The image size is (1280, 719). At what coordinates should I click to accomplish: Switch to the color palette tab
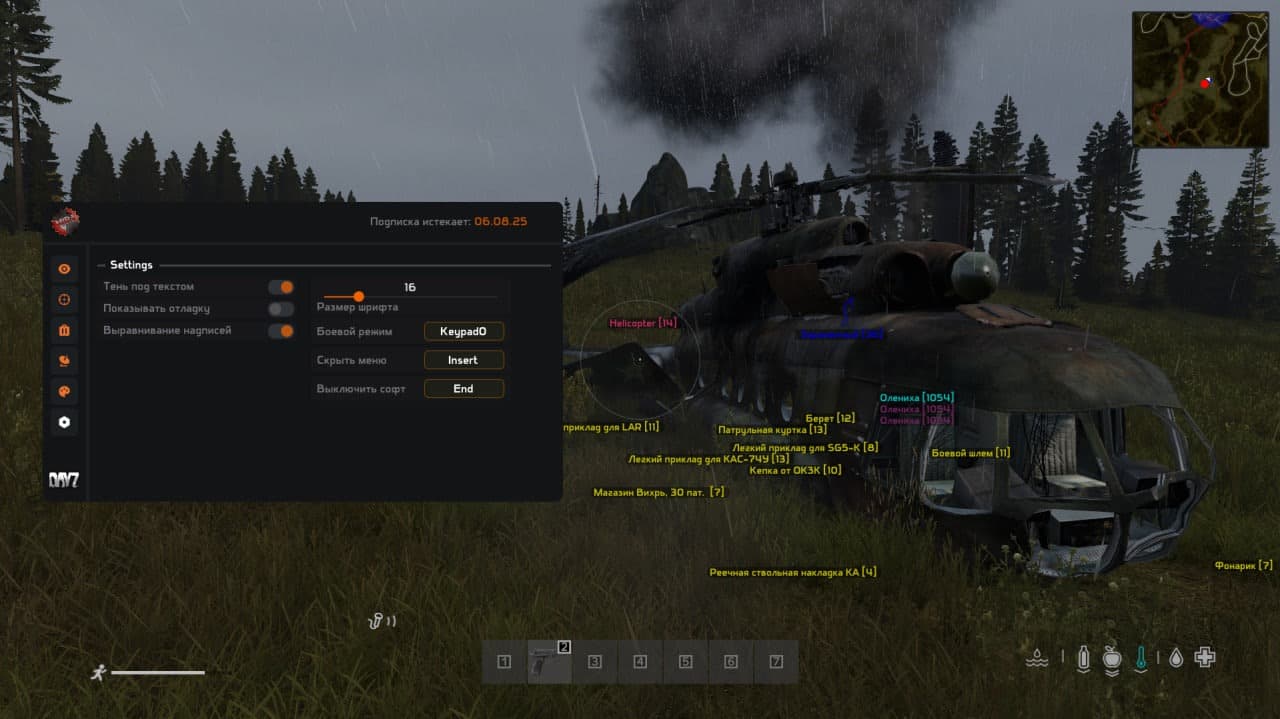(65, 391)
